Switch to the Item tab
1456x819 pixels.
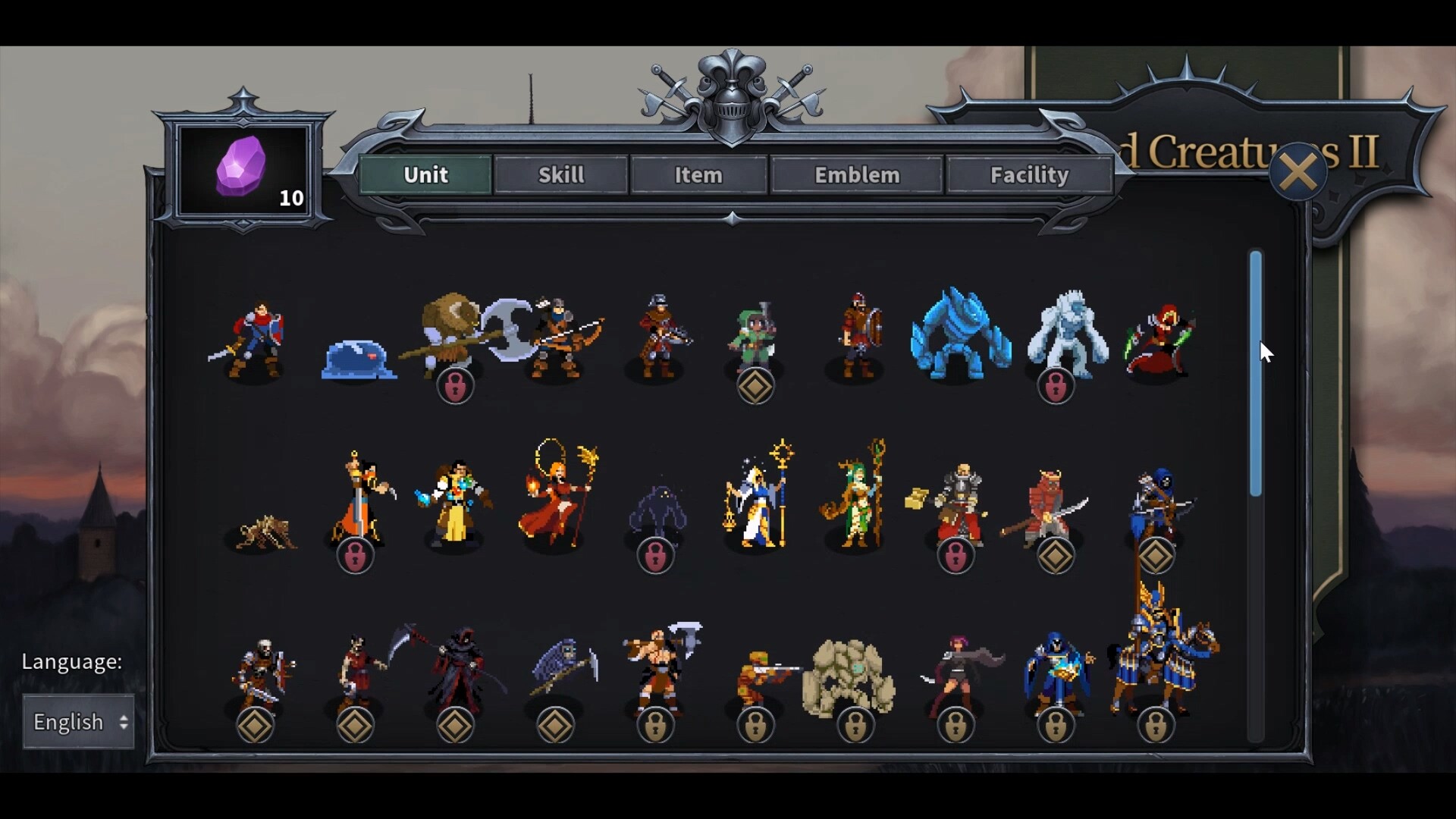698,174
